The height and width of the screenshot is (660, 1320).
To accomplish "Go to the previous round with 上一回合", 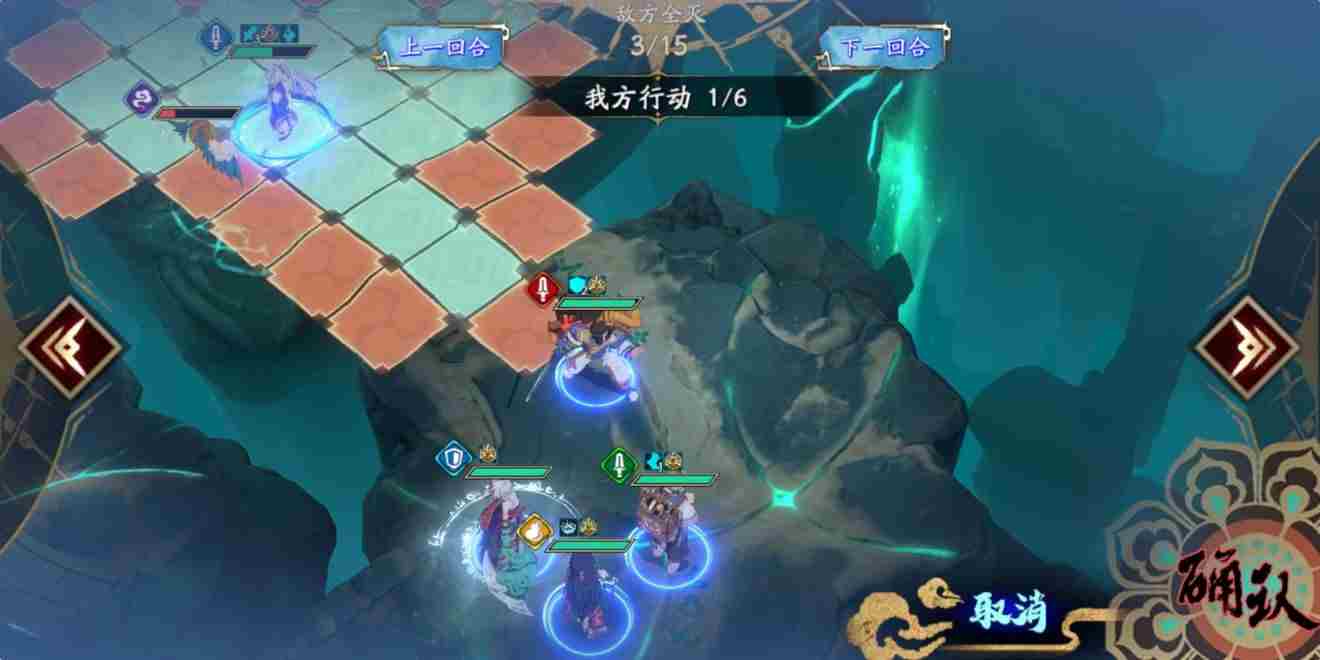I will 440,47.
